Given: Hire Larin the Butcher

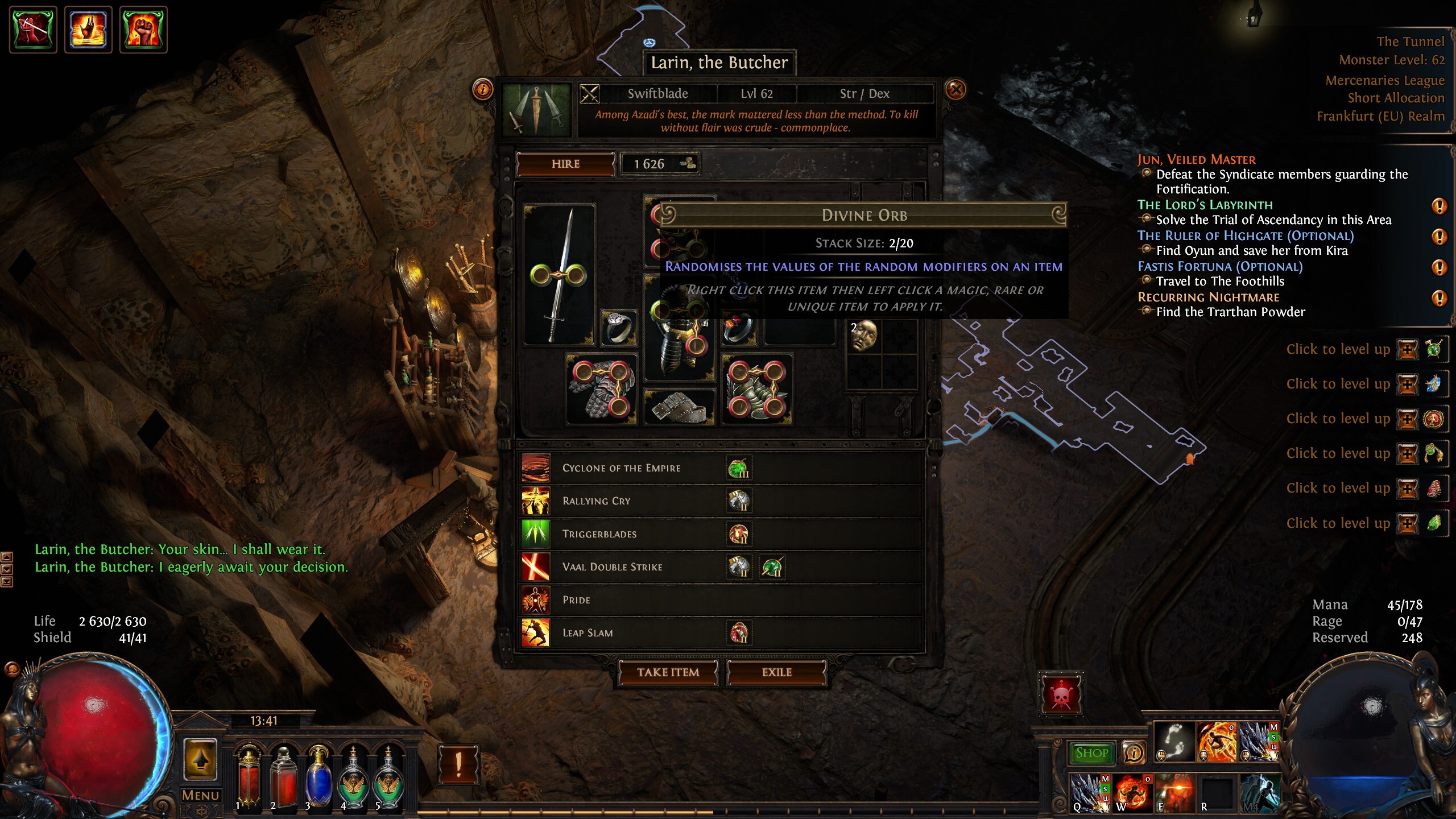Looking at the screenshot, I should point(565,164).
